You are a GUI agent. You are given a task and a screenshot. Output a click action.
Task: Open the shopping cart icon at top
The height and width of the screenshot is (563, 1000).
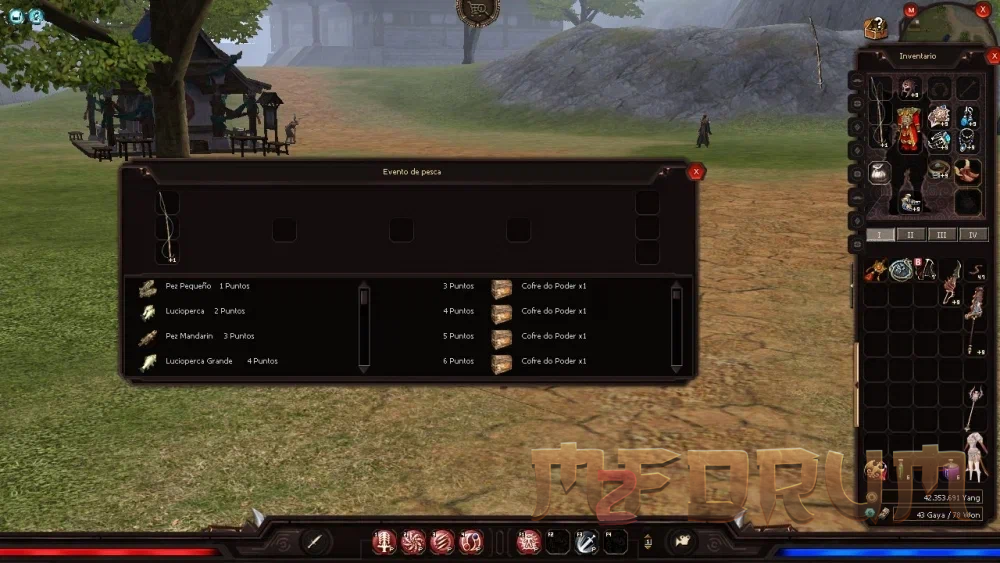tap(477, 10)
